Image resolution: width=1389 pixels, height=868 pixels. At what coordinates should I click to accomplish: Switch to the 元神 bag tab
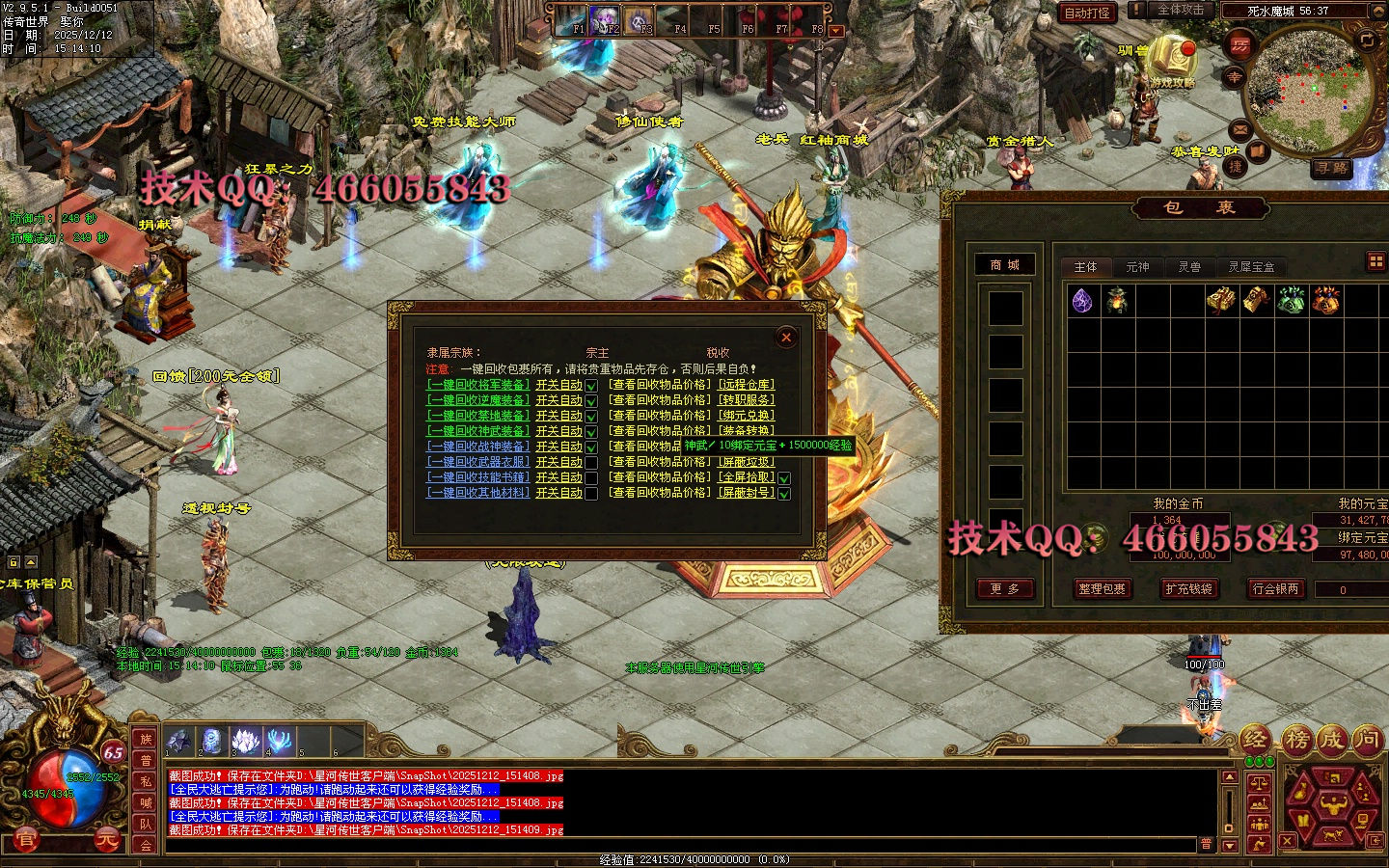[1137, 267]
